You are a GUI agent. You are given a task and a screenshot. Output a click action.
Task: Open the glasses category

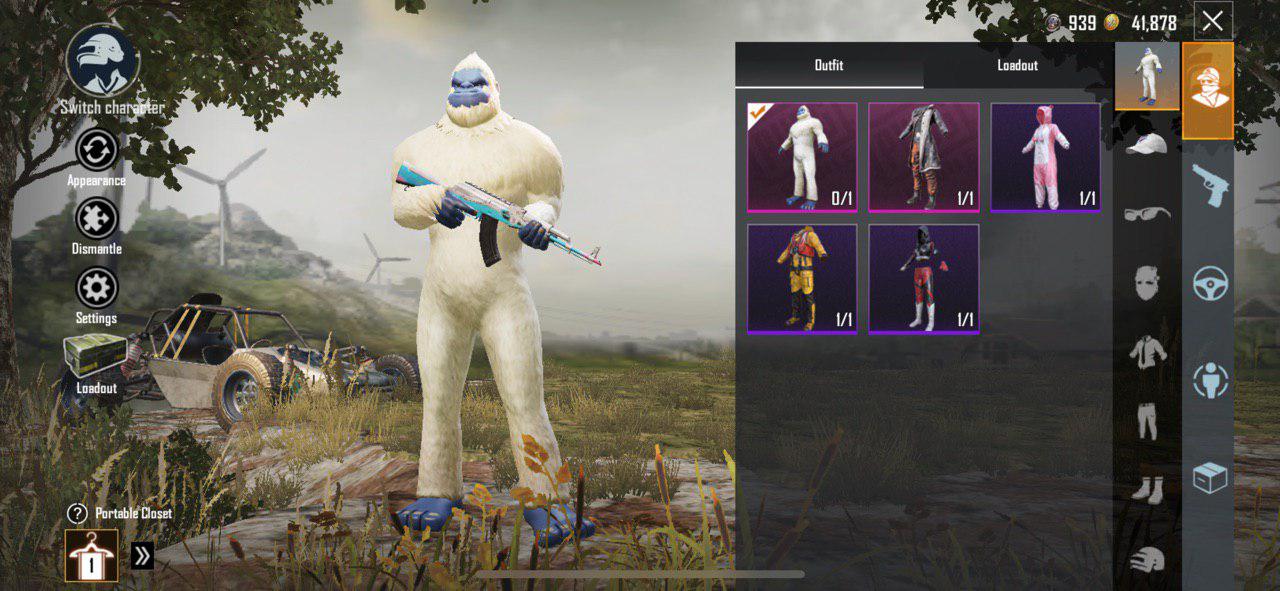pyautogui.click(x=1147, y=213)
